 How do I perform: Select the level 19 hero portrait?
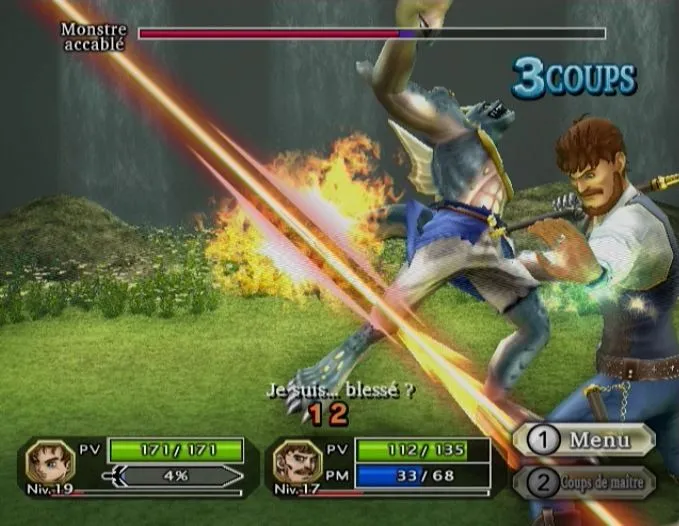[x=50, y=461]
